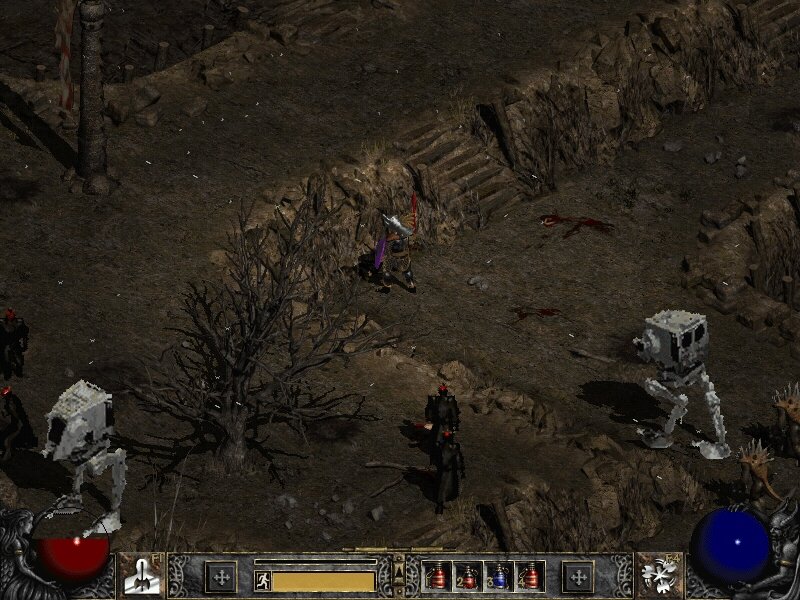The height and width of the screenshot is (600, 800).
Task: Toggle the run/walk button
Action: click(263, 580)
